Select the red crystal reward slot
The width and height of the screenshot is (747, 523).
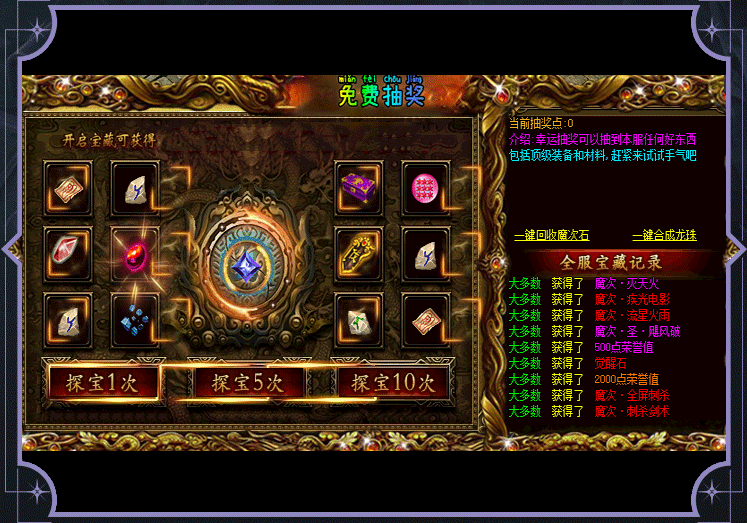pos(68,253)
